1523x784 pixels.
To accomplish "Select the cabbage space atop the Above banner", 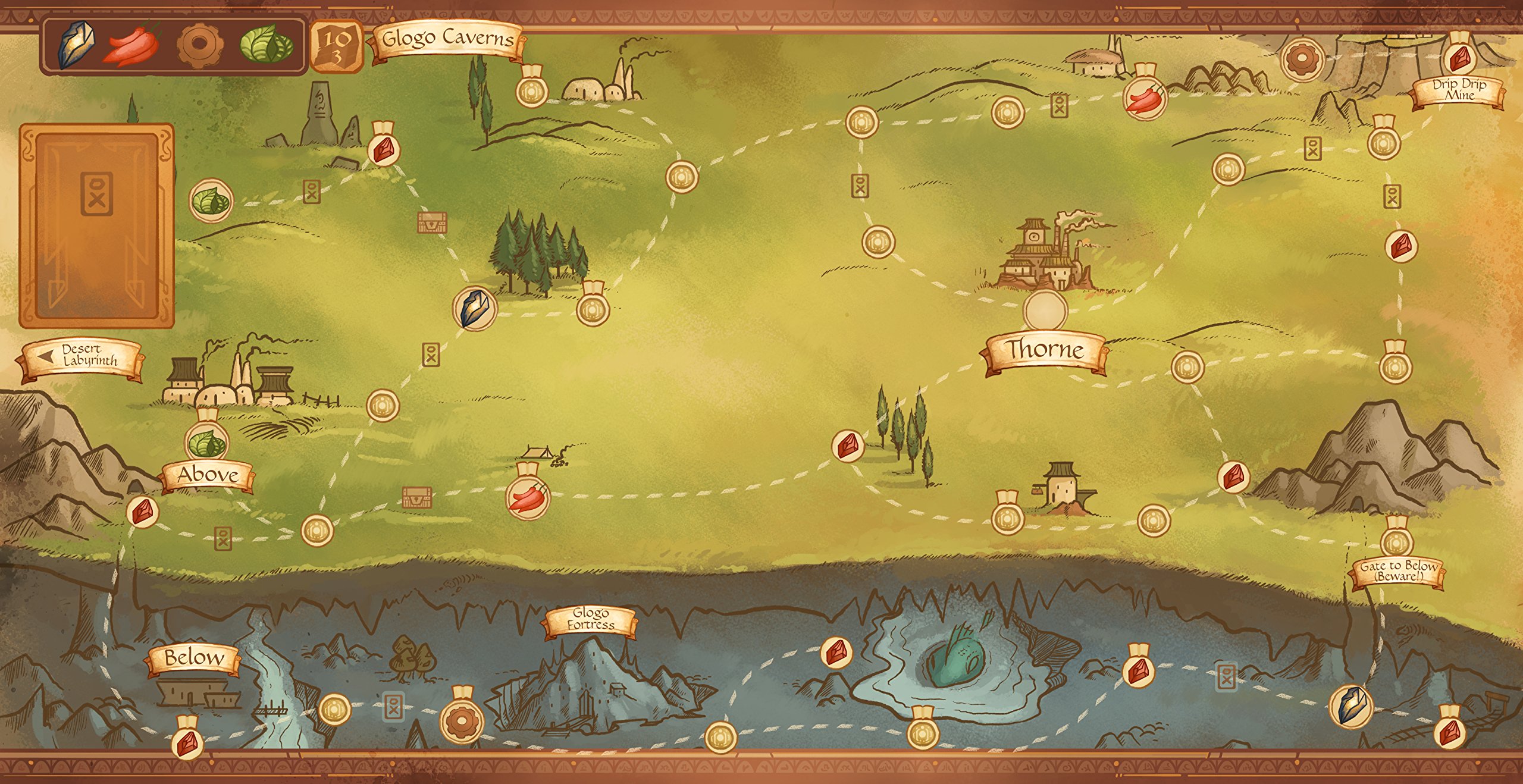I will tap(206, 443).
